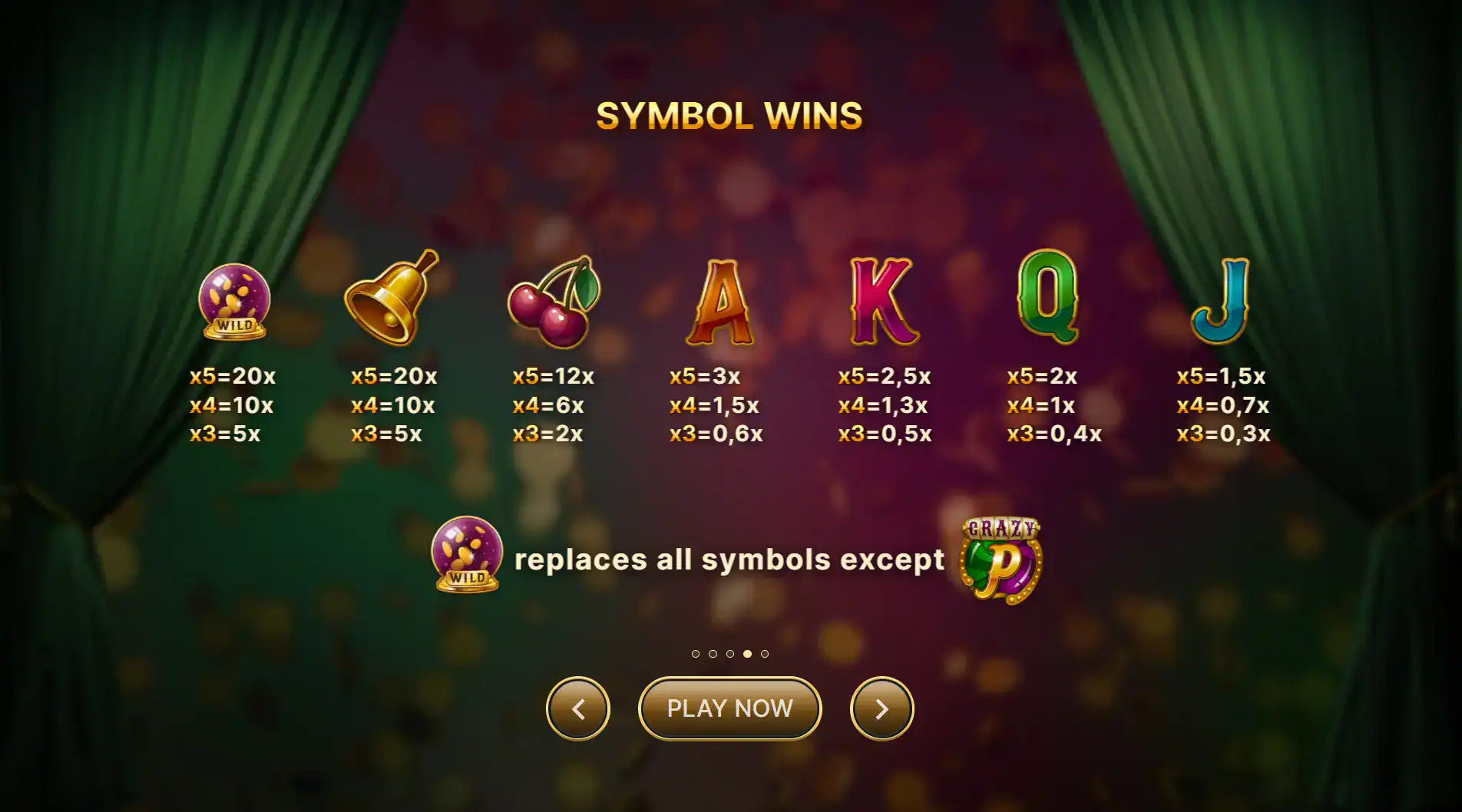Click the right navigation arrow
Image resolution: width=1462 pixels, height=812 pixels.
(x=881, y=709)
